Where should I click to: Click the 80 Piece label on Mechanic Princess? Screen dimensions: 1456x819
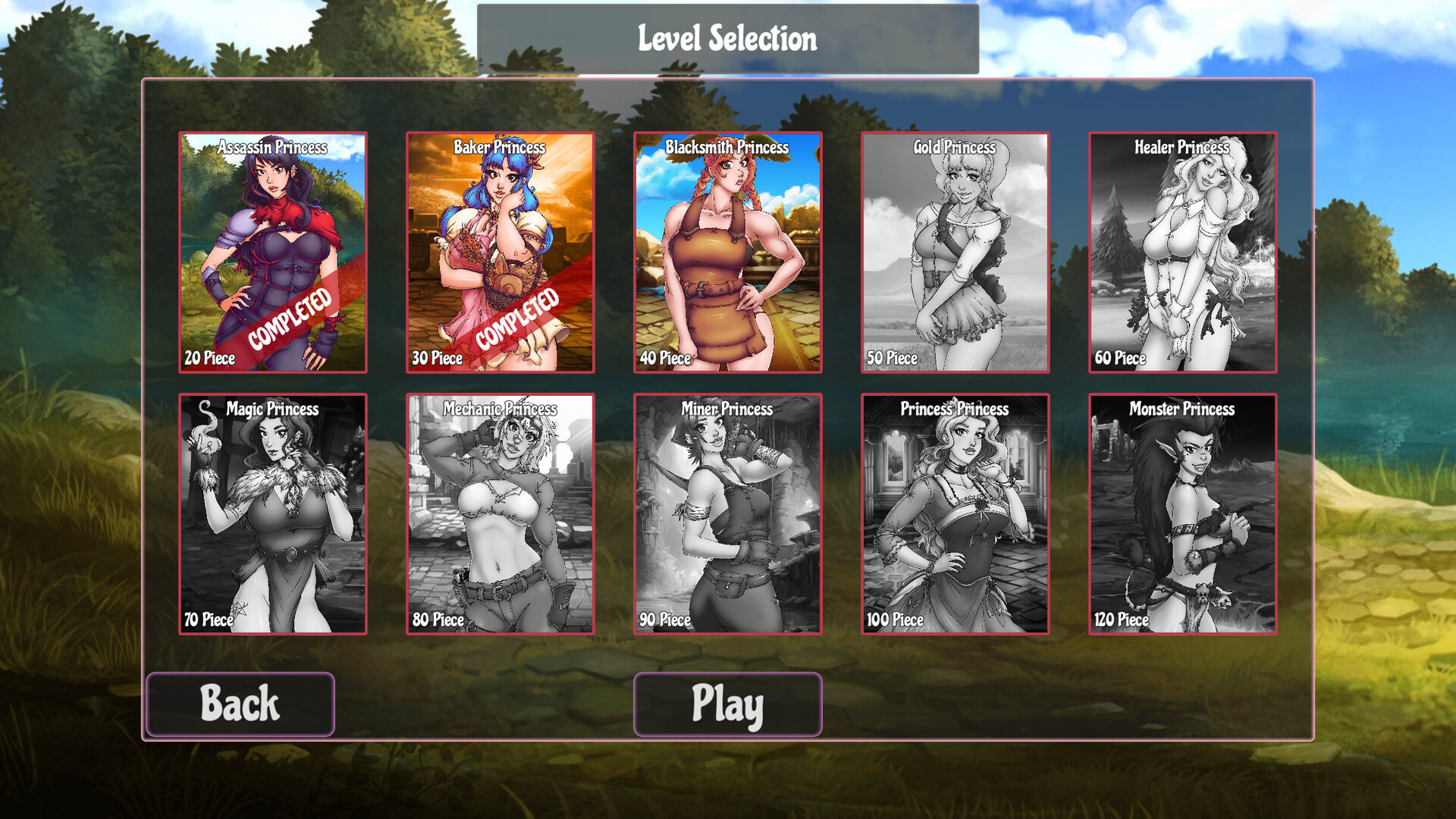(x=438, y=620)
